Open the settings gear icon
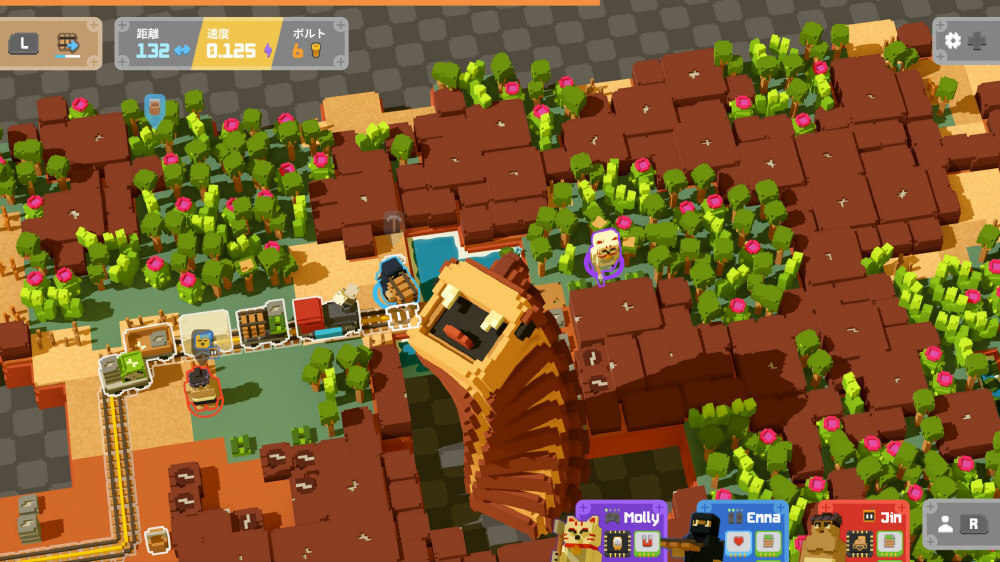The image size is (1000, 562). tap(953, 41)
